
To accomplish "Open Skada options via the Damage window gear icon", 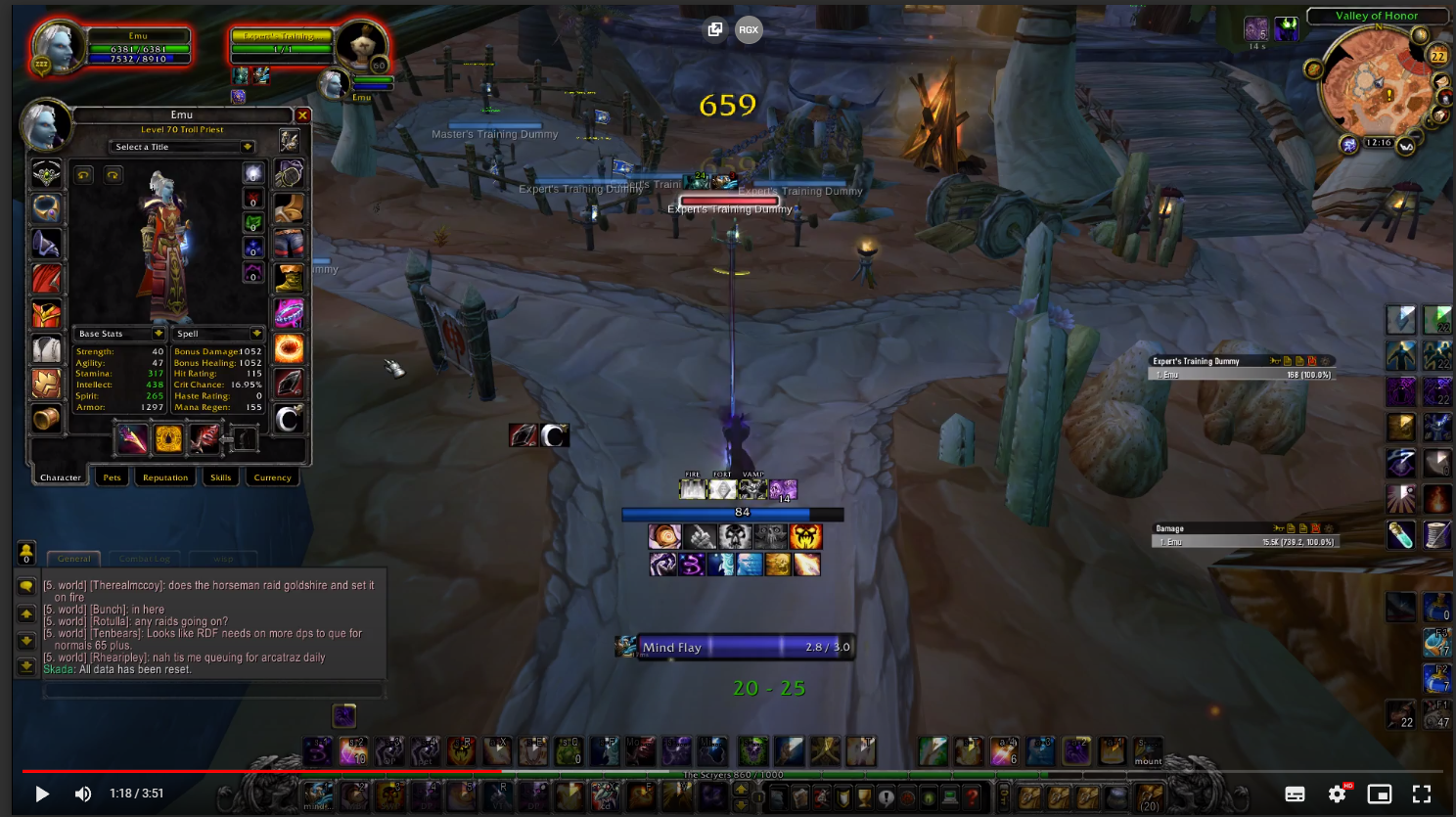I will [x=1328, y=528].
